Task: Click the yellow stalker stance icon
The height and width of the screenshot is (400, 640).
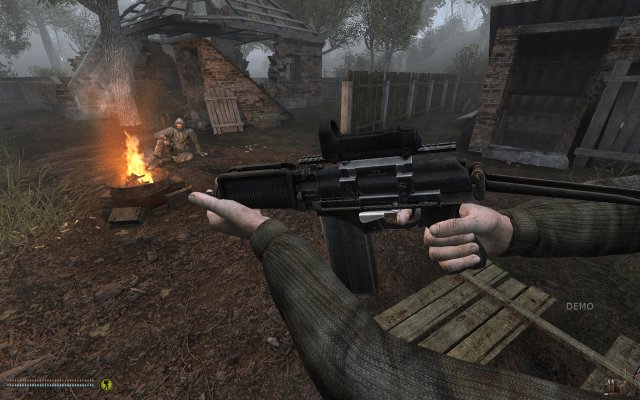Action: point(106,383)
